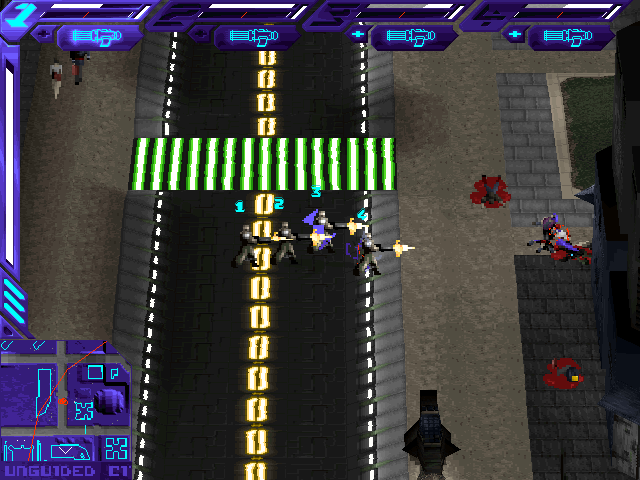Click agent 1's minigun weapon icon

pyautogui.click(x=101, y=37)
